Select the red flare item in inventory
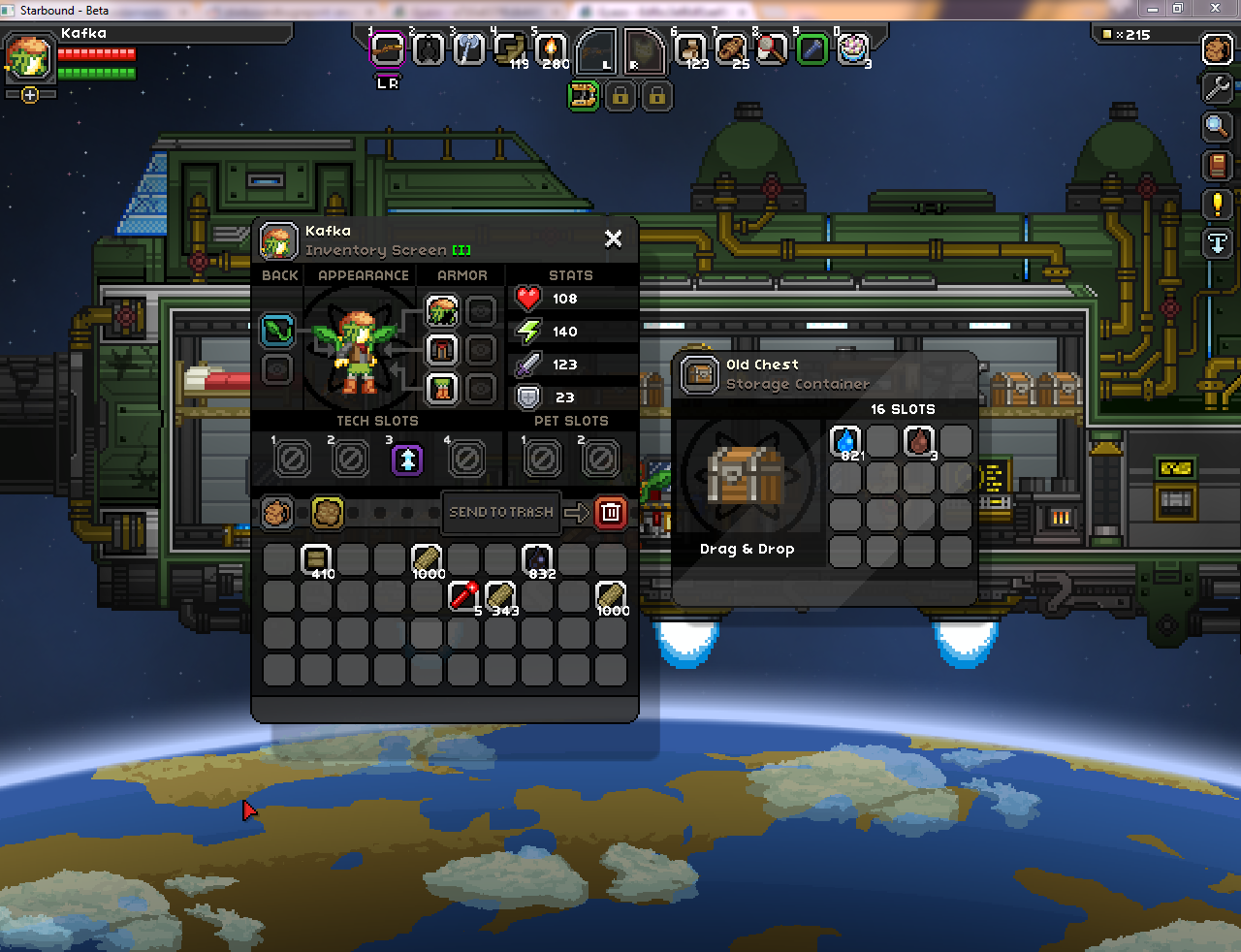The height and width of the screenshot is (952, 1241). [x=463, y=595]
